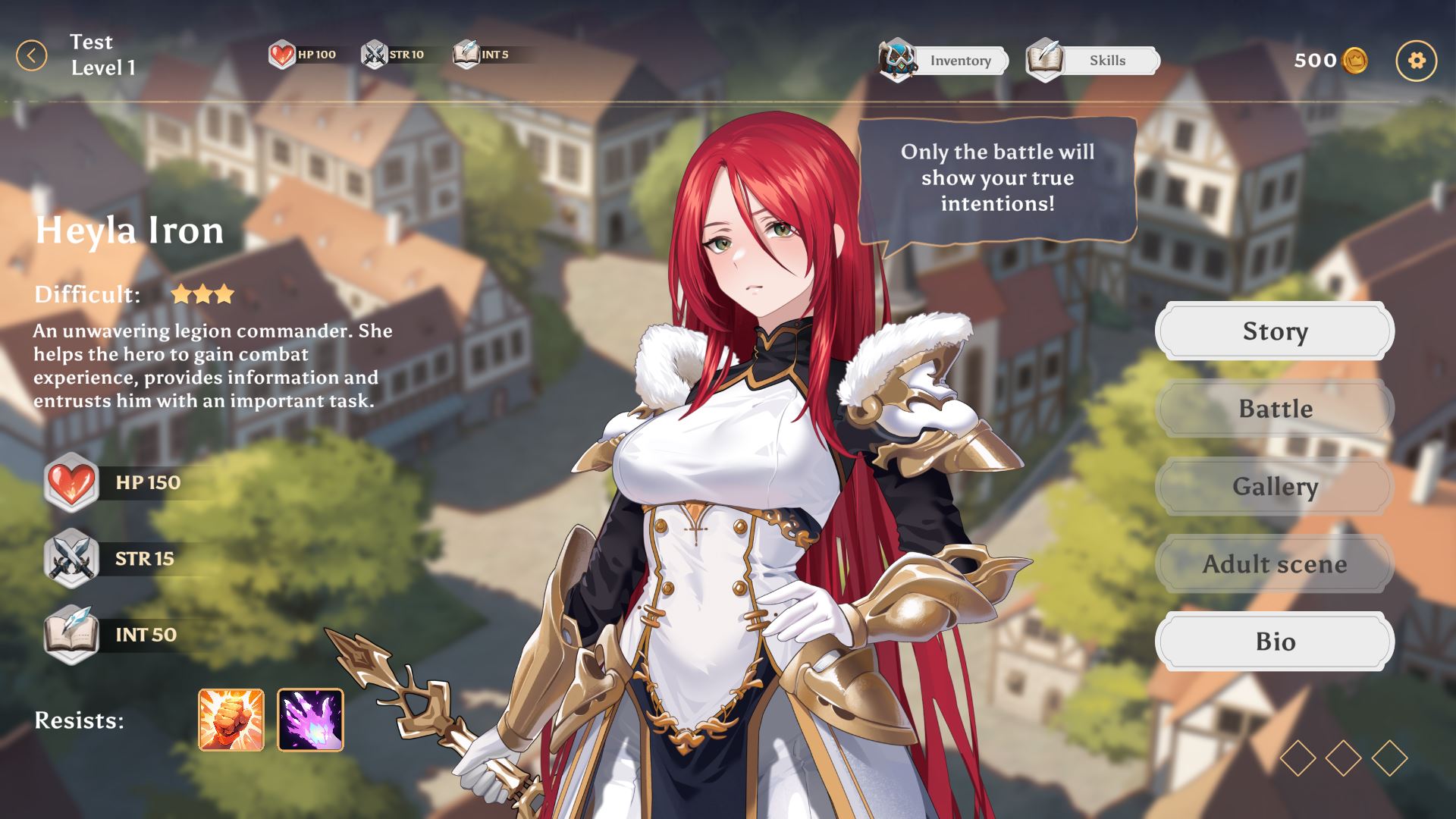Screen dimensions: 1456x819
Task: Choose the Battle option
Action: [1274, 409]
